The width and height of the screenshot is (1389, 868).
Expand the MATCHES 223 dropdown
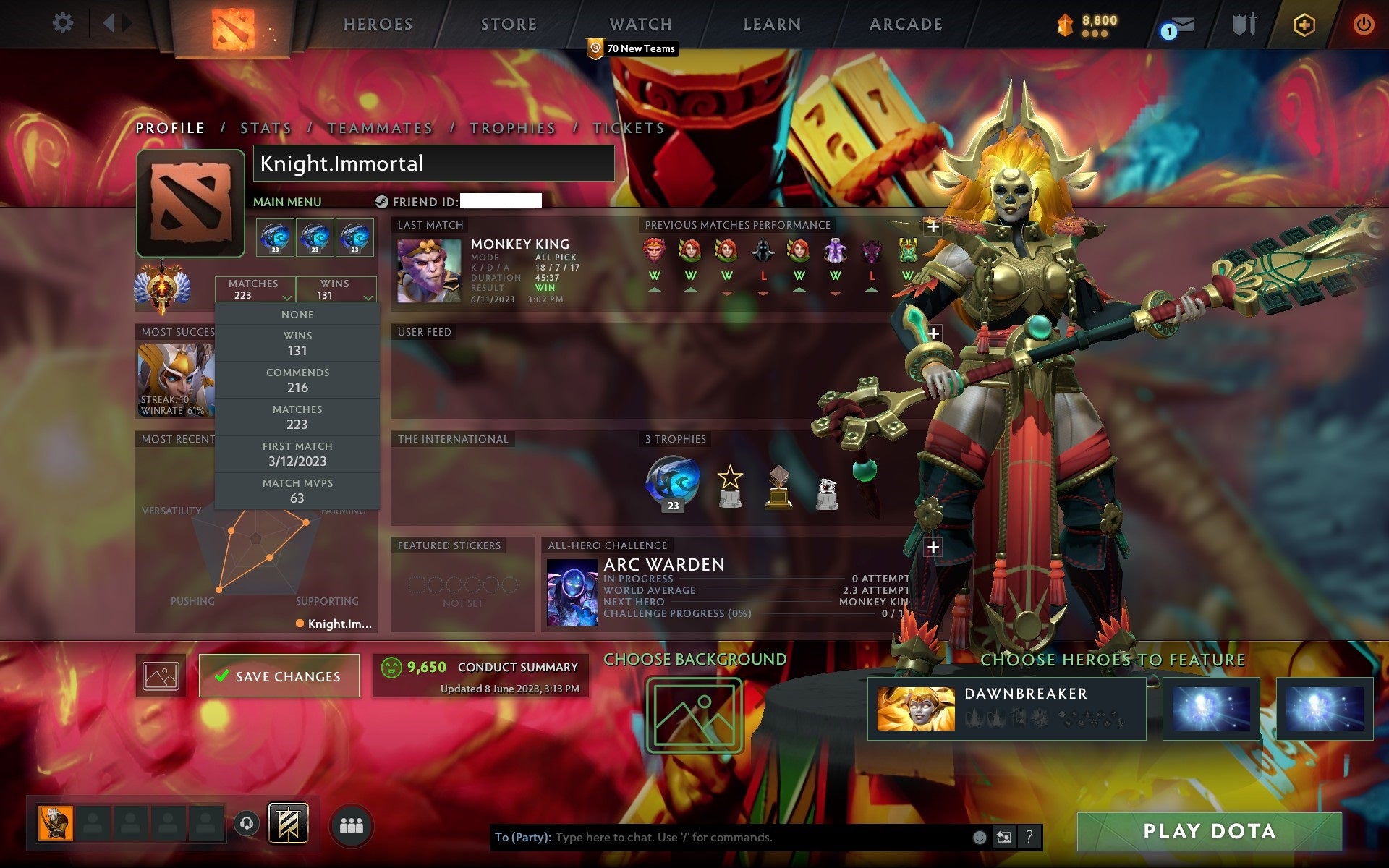pos(255,289)
